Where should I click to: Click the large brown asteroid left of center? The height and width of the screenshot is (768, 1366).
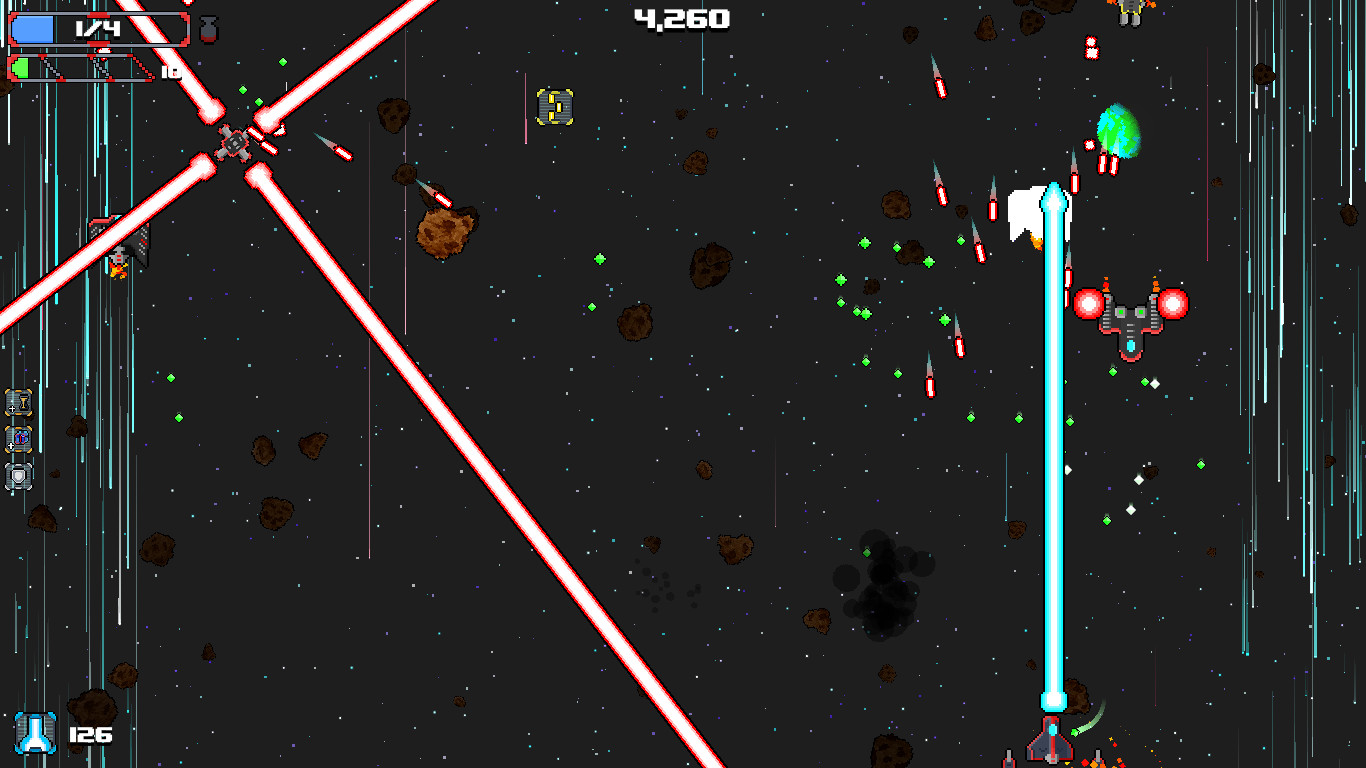point(445,232)
